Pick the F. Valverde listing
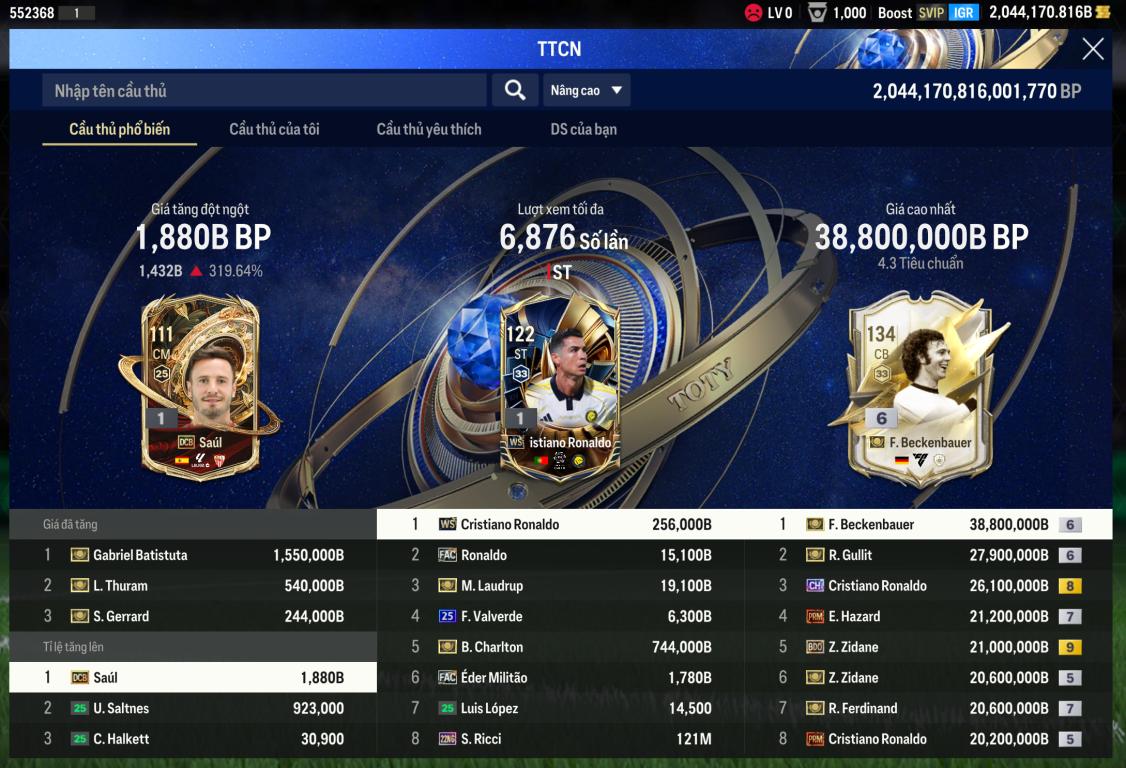The height and width of the screenshot is (768, 1126). [x=560, y=616]
